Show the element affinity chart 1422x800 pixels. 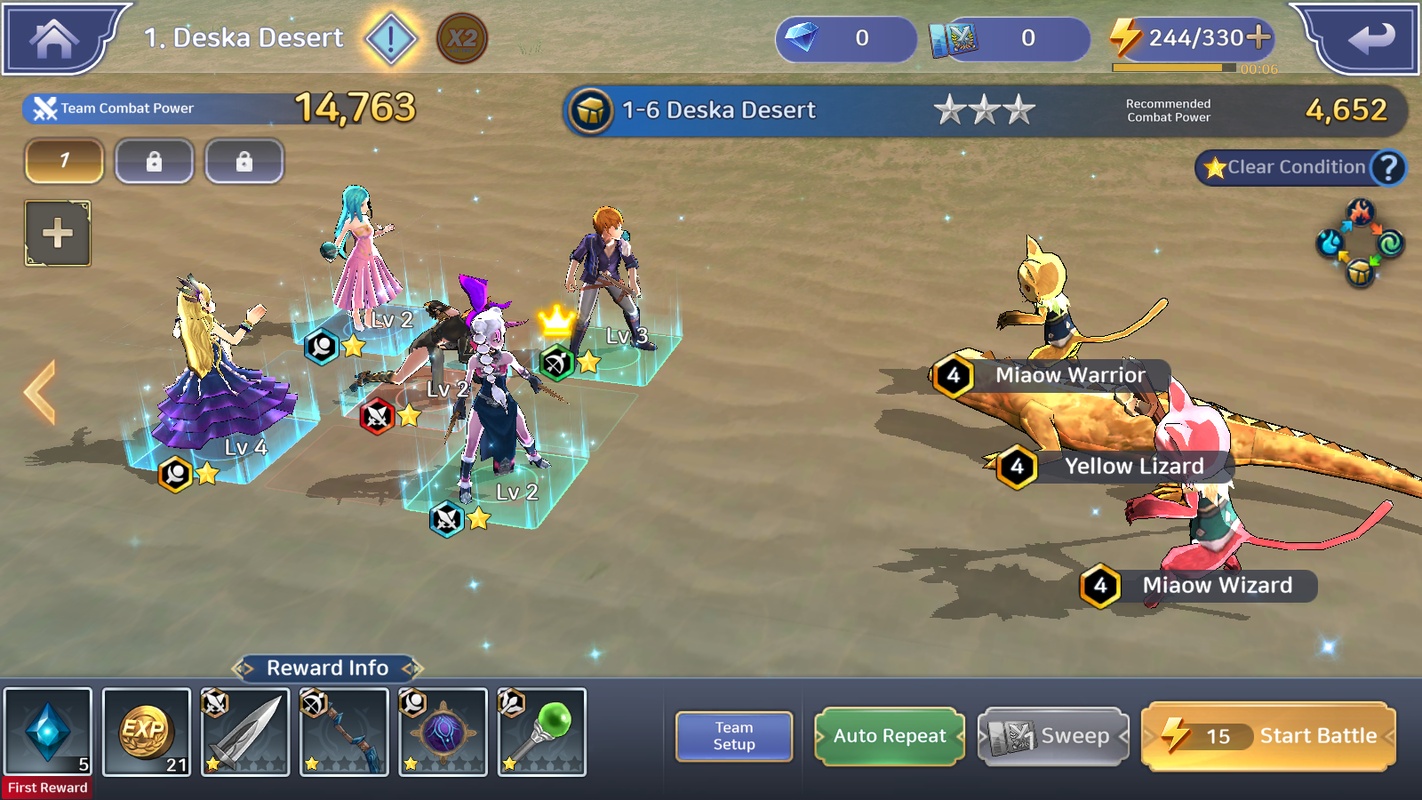(x=1360, y=243)
